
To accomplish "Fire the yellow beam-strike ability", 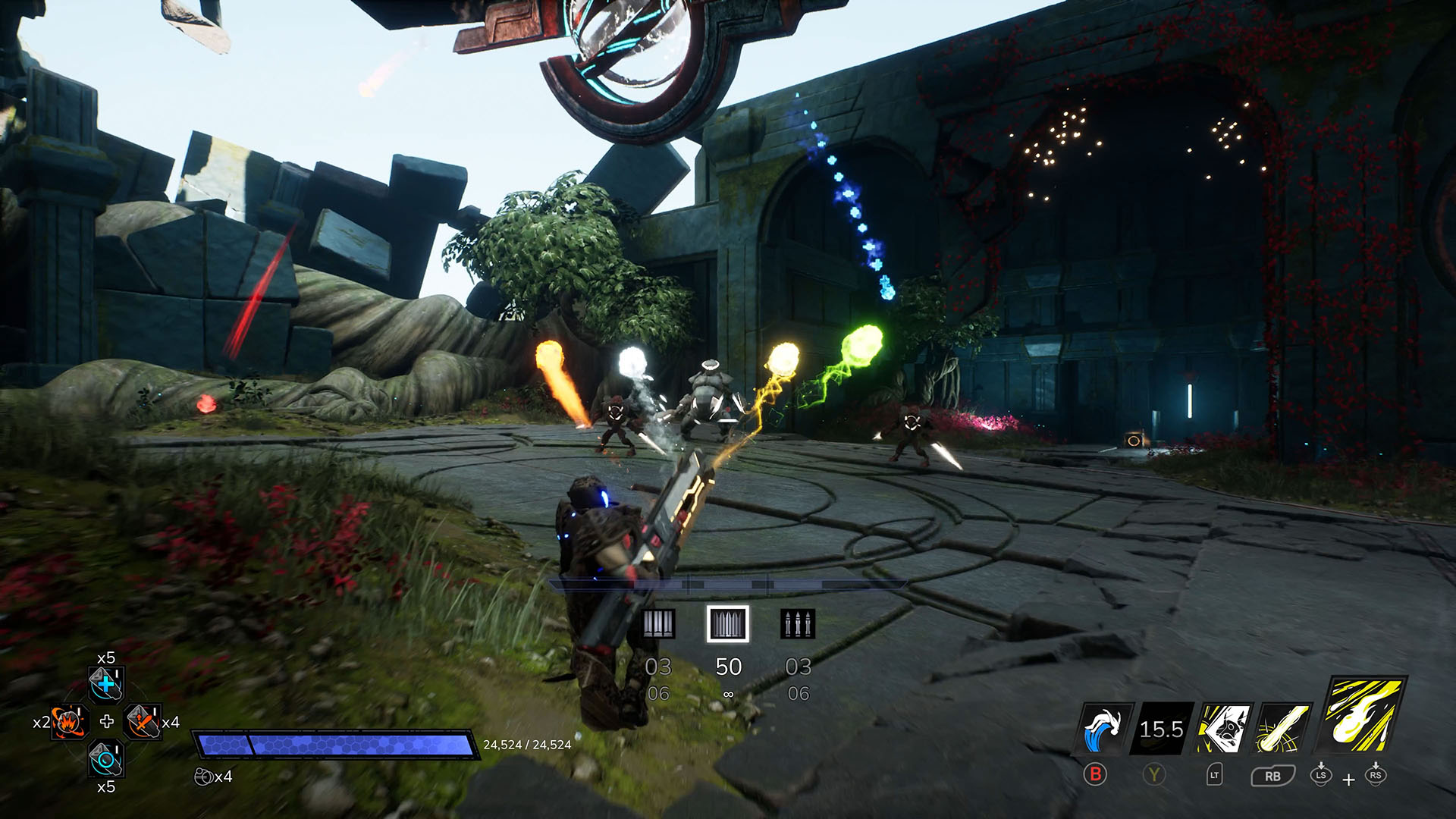I will [1282, 730].
